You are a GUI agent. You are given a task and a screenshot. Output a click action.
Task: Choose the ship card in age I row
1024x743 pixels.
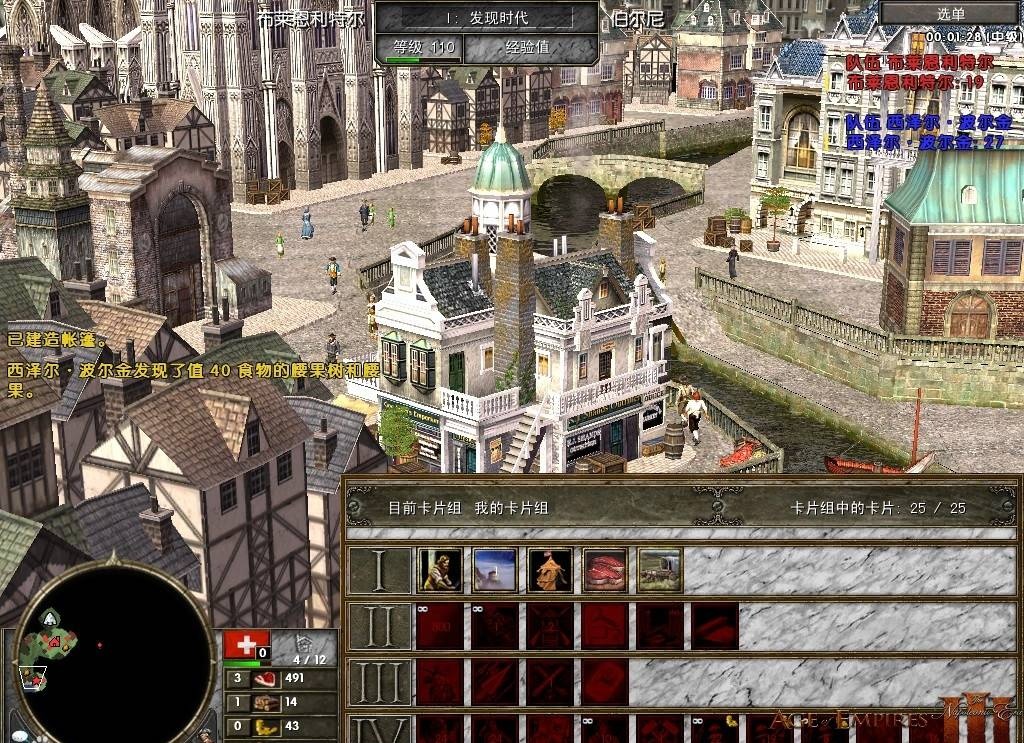point(495,569)
